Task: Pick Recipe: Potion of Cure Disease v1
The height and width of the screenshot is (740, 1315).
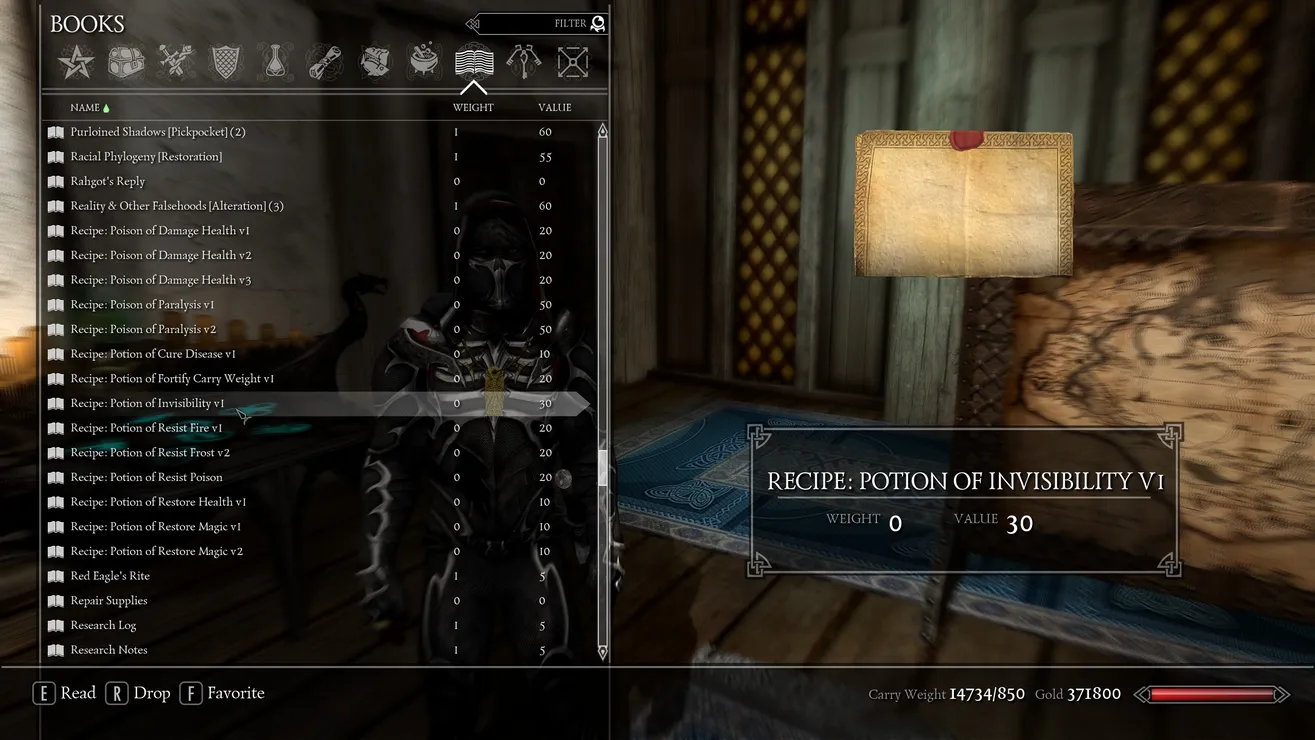Action: [x=153, y=354]
